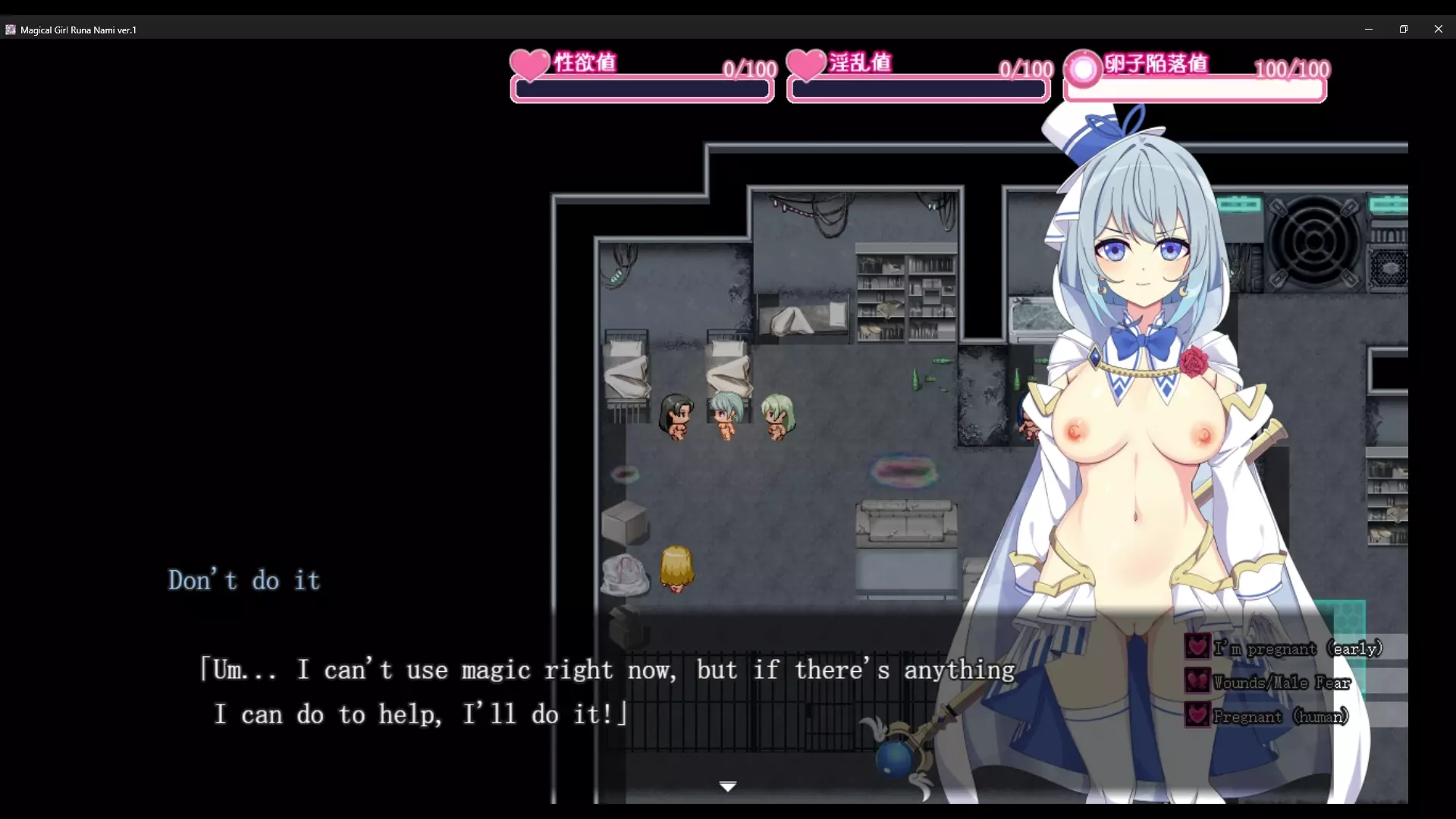
Task: Restore down the game window
Action: [x=1404, y=30]
